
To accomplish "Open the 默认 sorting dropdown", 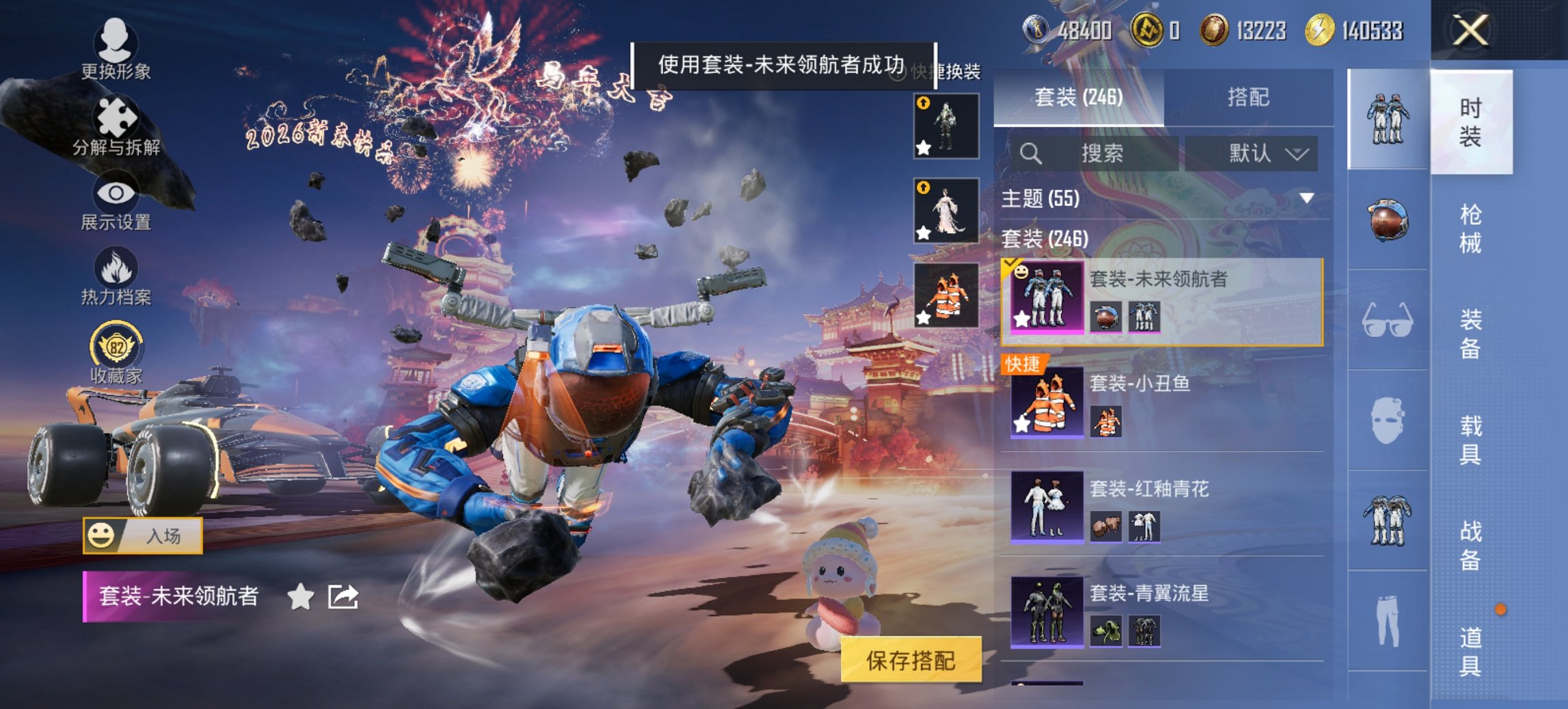I will (x=1256, y=153).
